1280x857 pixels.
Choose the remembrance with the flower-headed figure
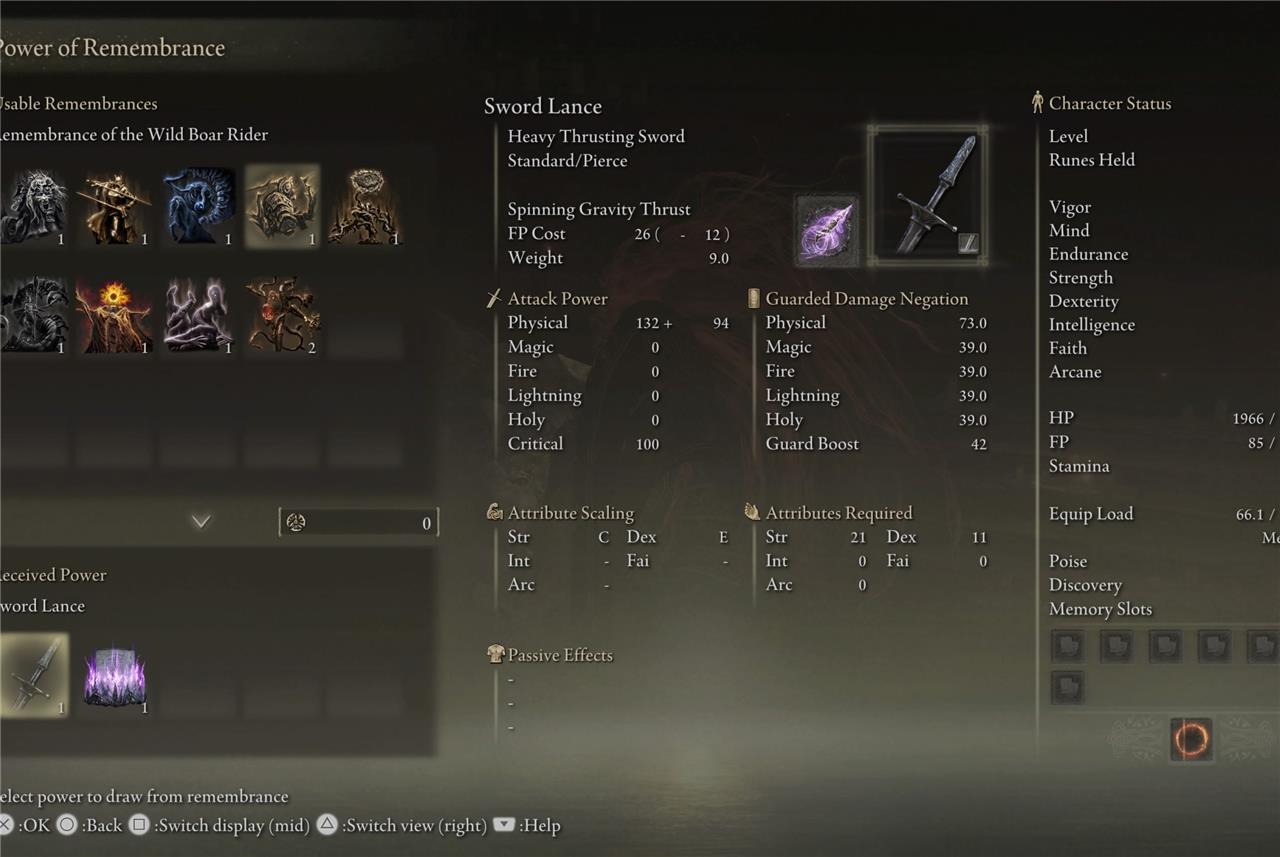point(365,206)
